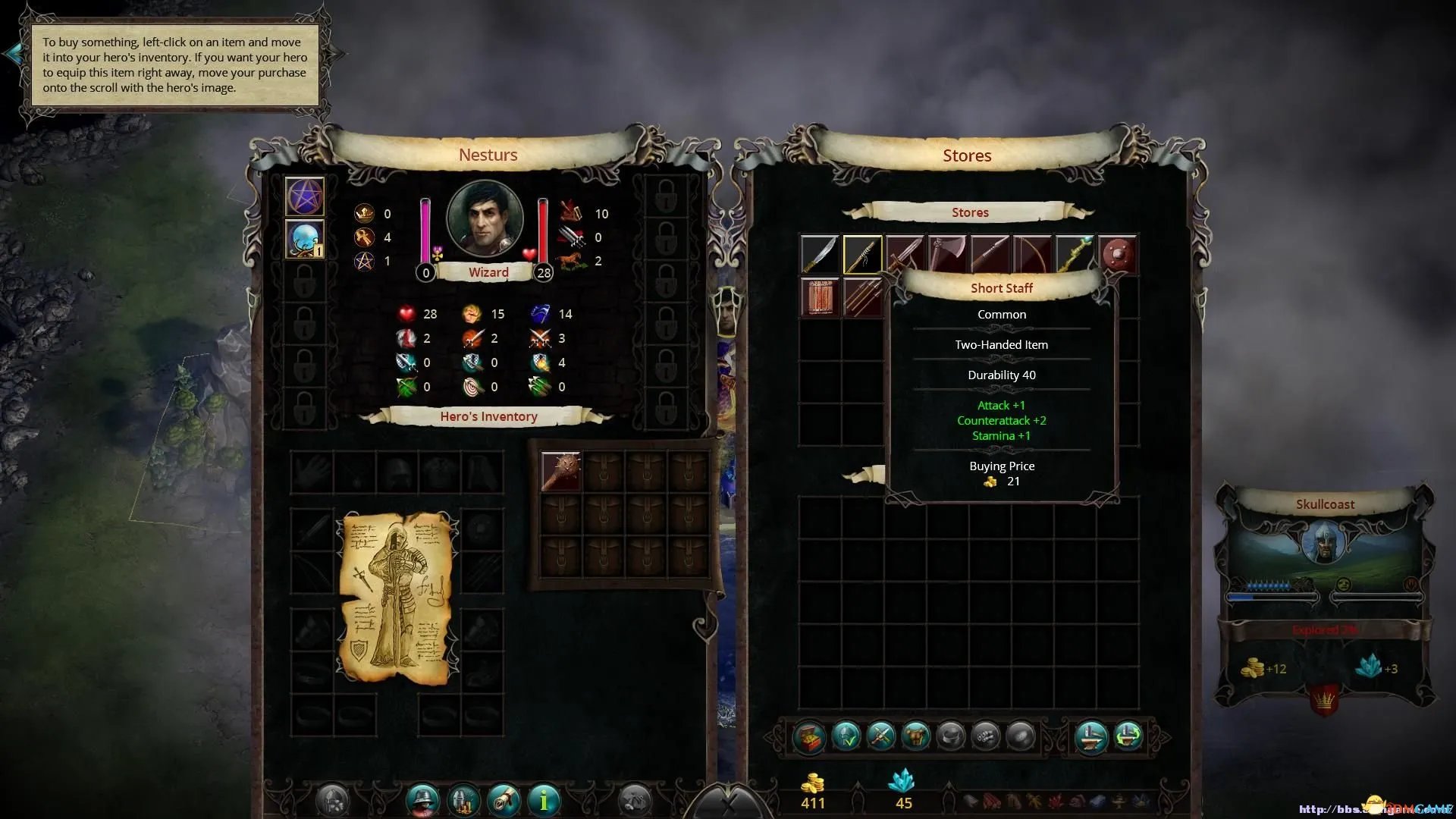Click the anvil and hammer repair button
This screenshot has height=819, width=1456.
1091,736
